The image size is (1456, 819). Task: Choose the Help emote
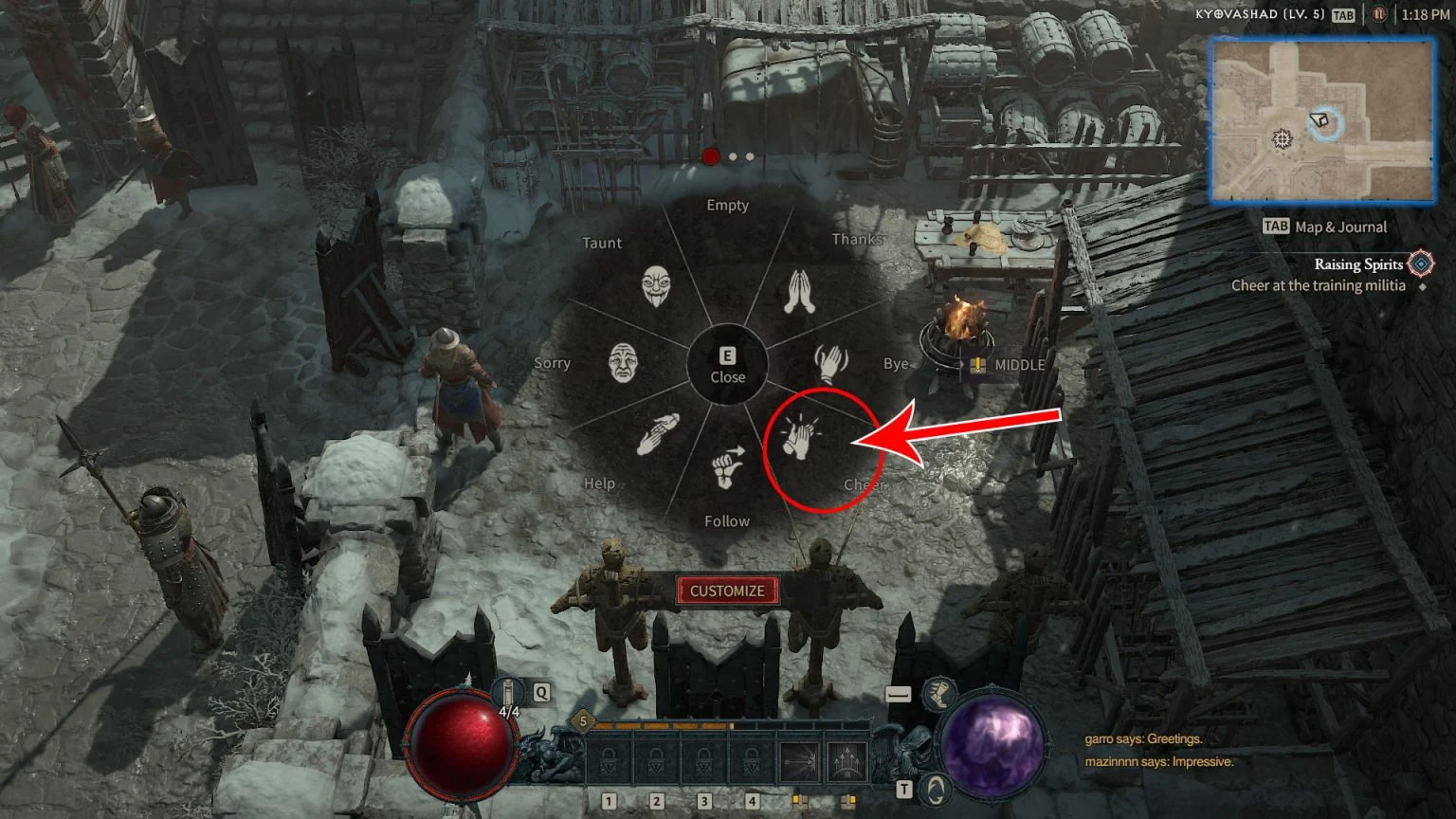coord(657,434)
